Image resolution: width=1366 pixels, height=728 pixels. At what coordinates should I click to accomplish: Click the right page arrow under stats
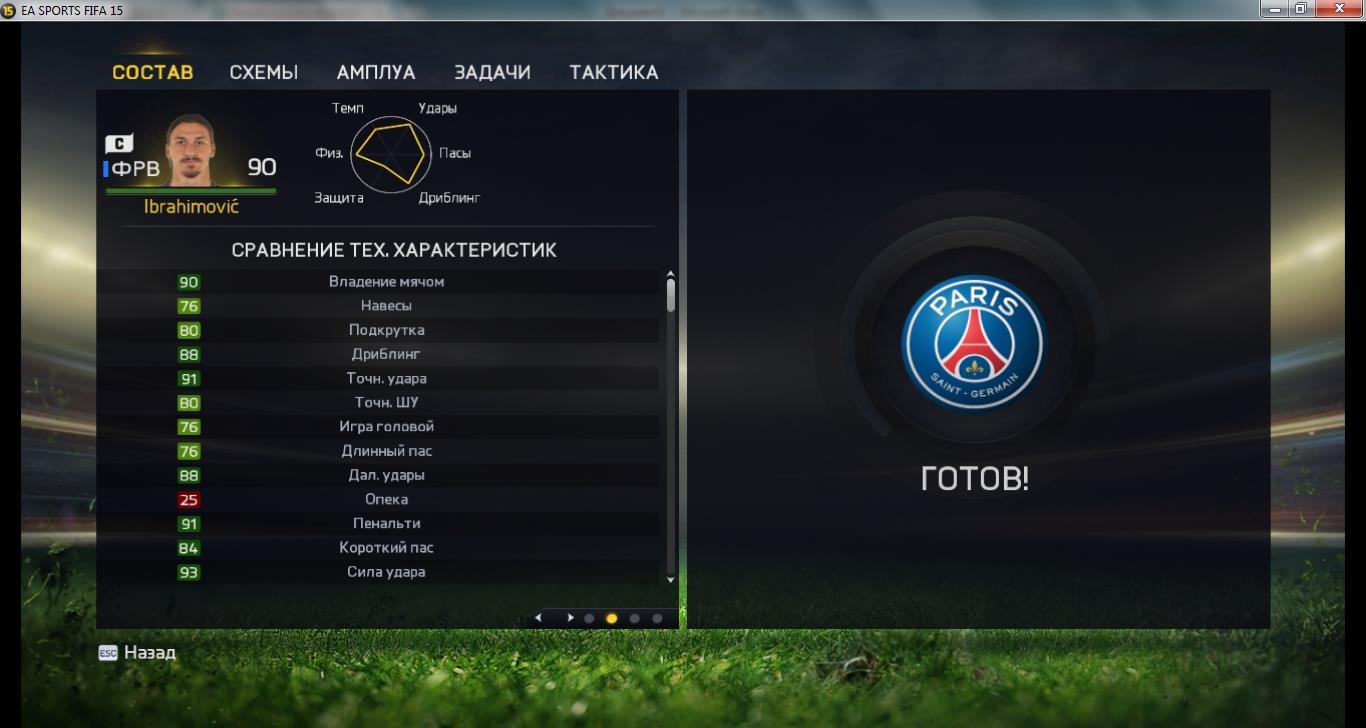570,618
